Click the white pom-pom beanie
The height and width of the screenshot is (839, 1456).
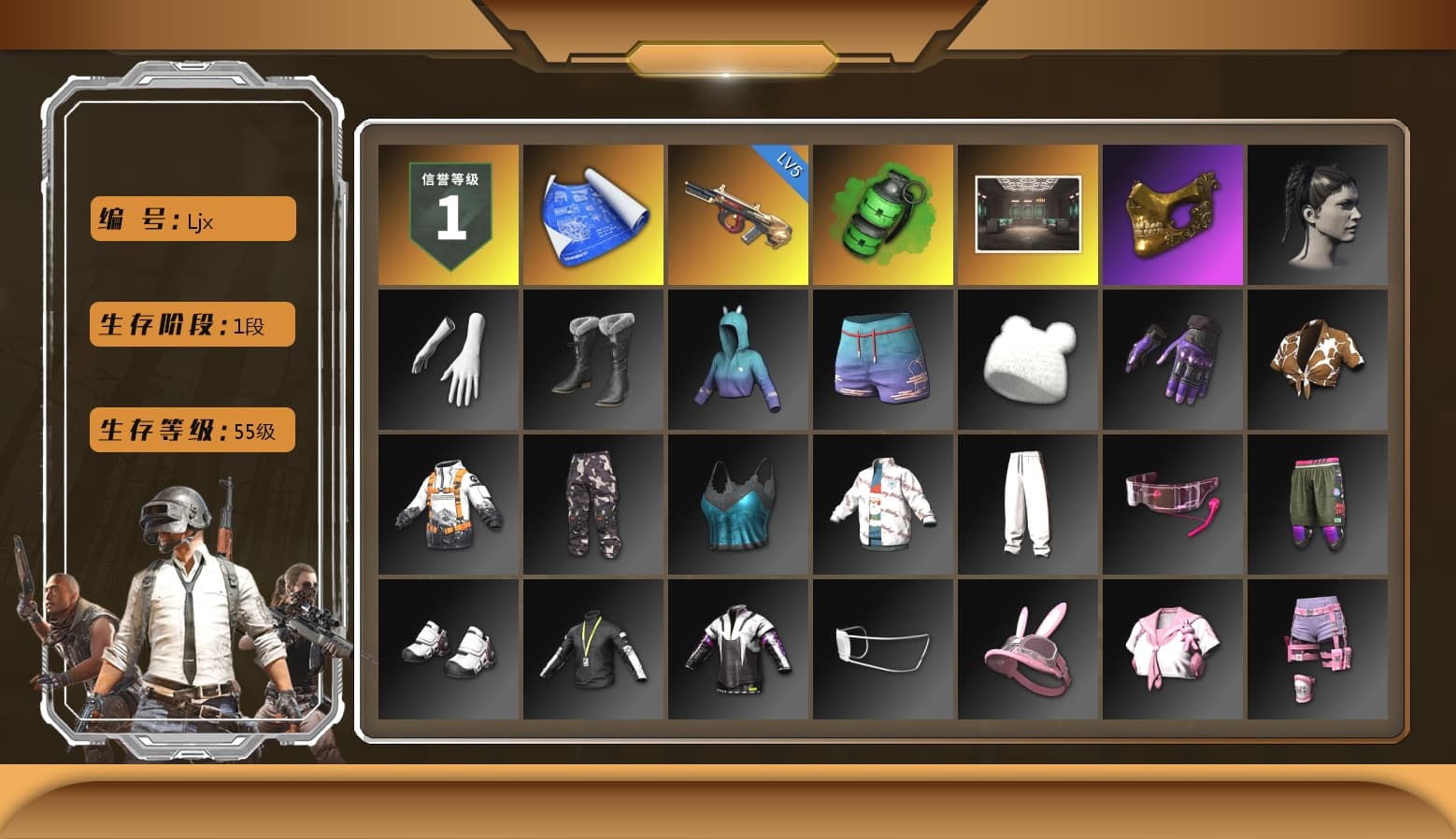[1029, 358]
